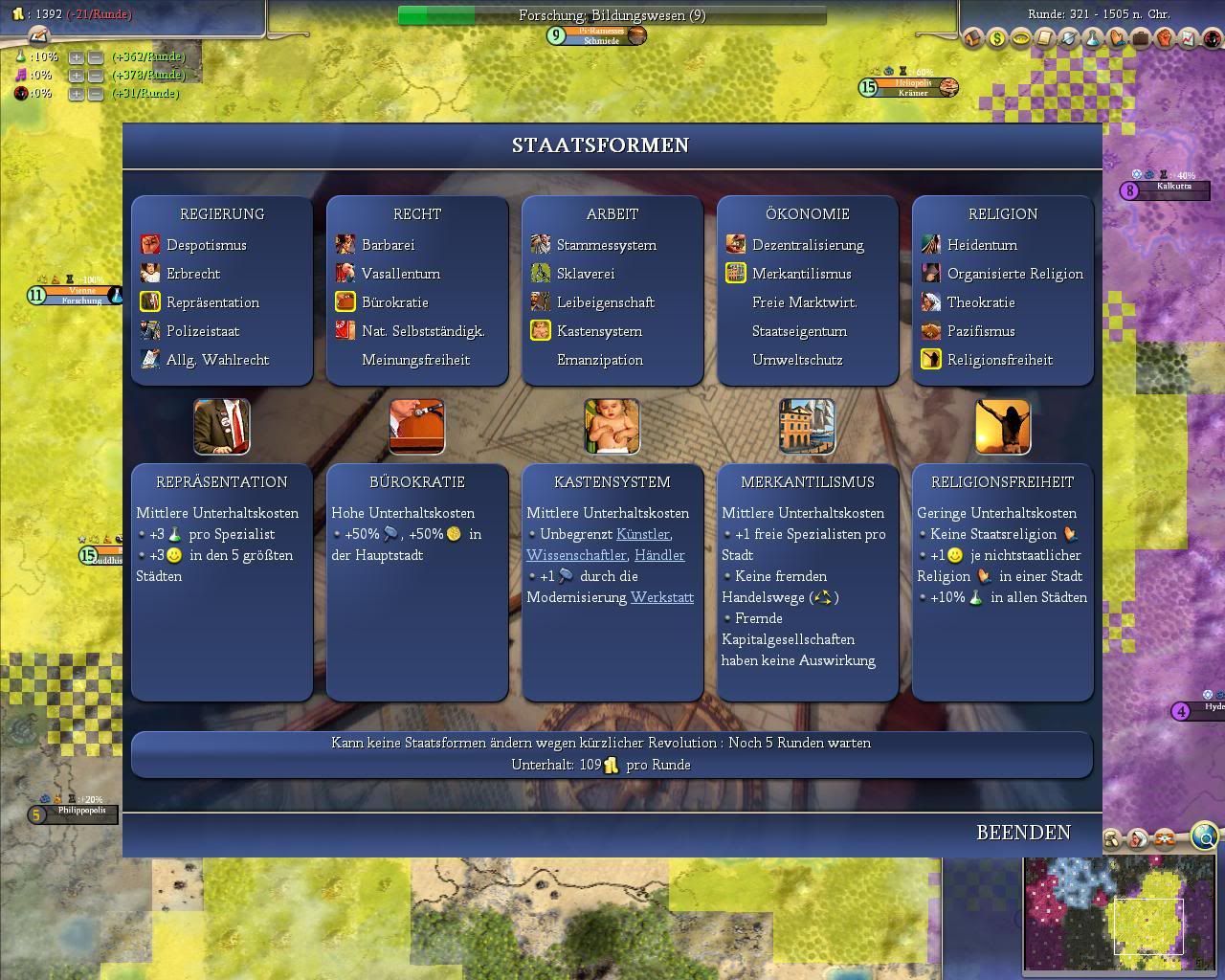Image resolution: width=1225 pixels, height=980 pixels.
Task: Choose the Sklaverei labor civic
Action: (586, 274)
